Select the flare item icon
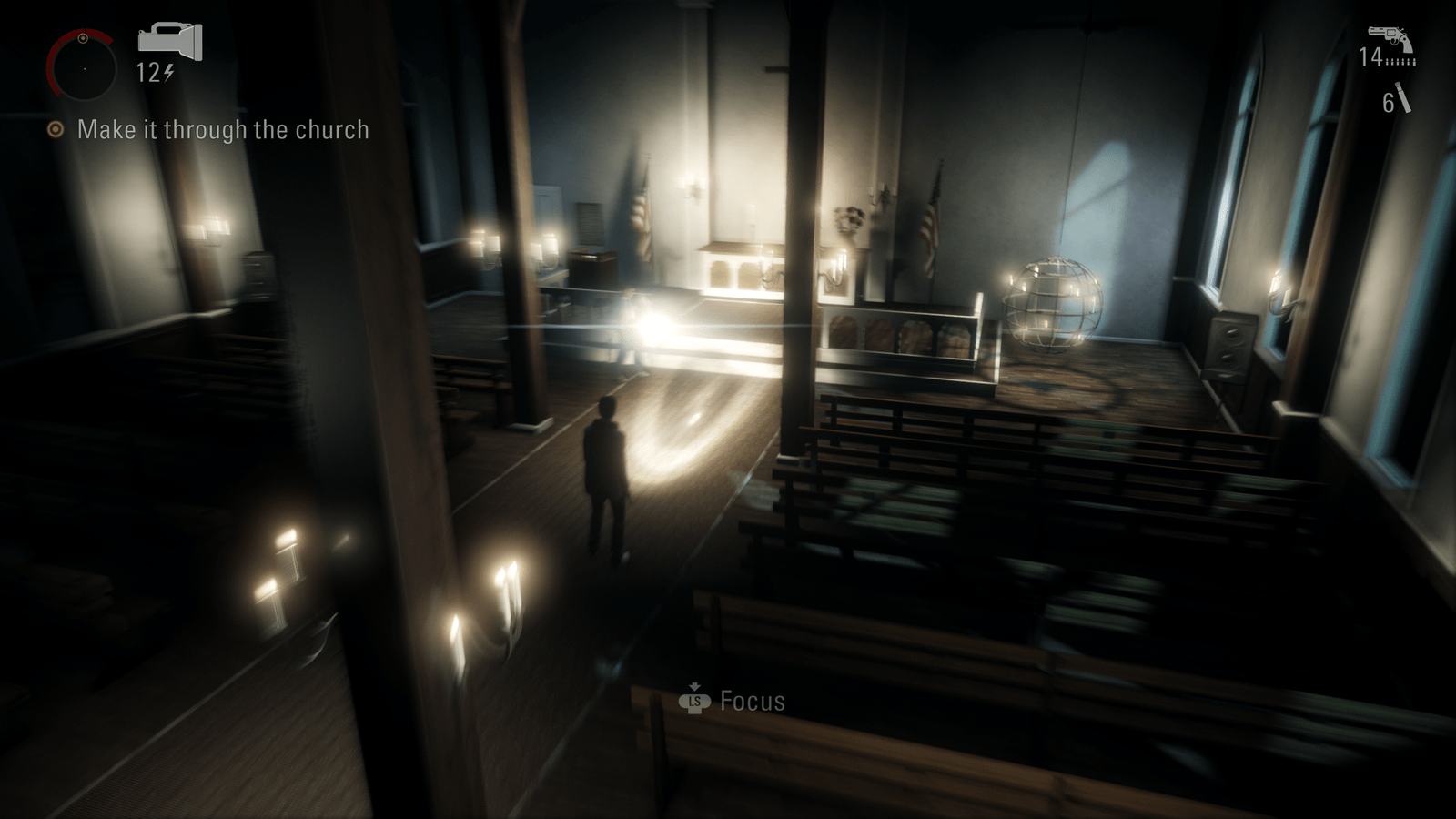The width and height of the screenshot is (1456, 819). pos(1403,98)
